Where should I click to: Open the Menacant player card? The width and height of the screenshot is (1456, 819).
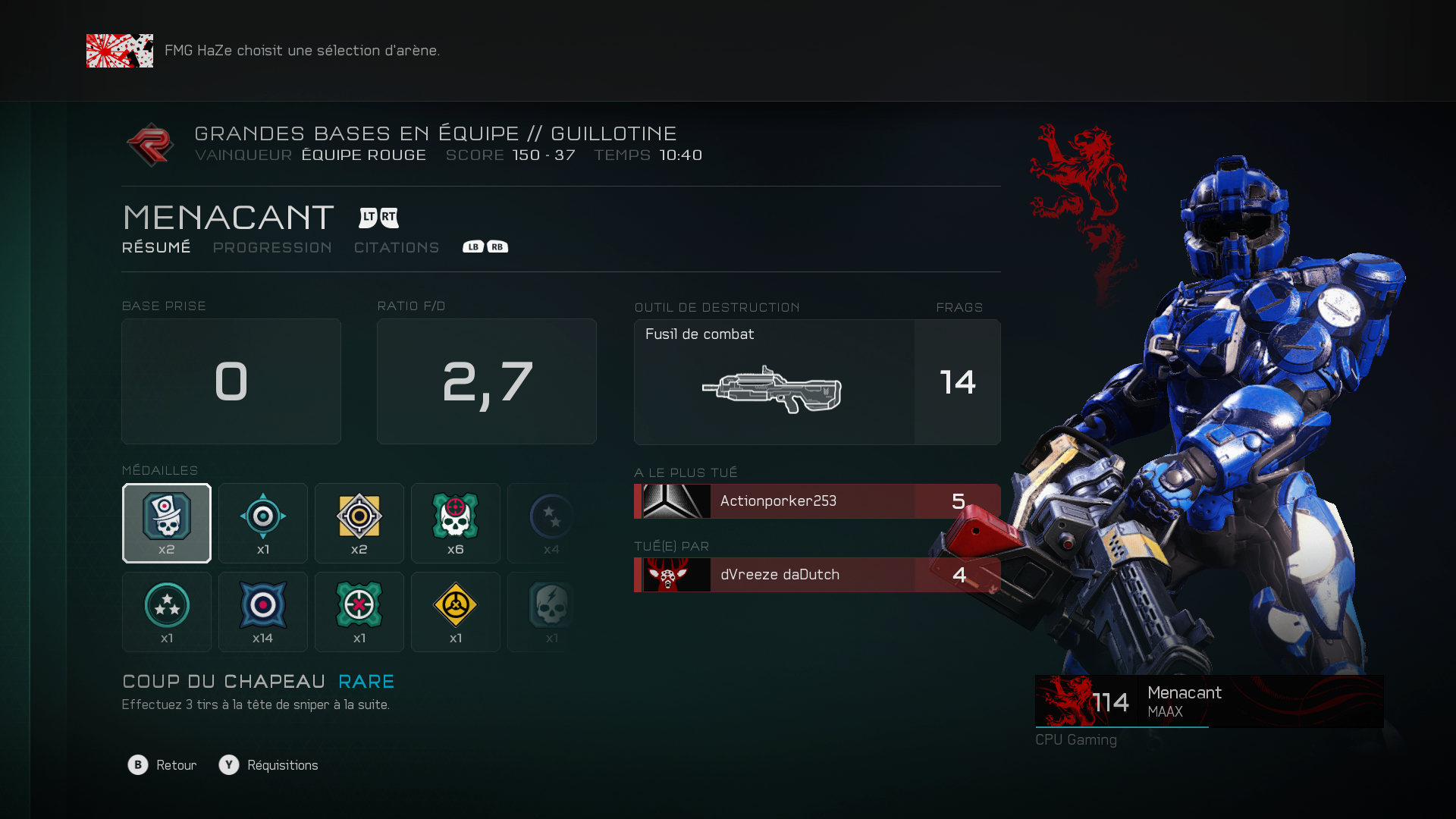(x=1209, y=701)
